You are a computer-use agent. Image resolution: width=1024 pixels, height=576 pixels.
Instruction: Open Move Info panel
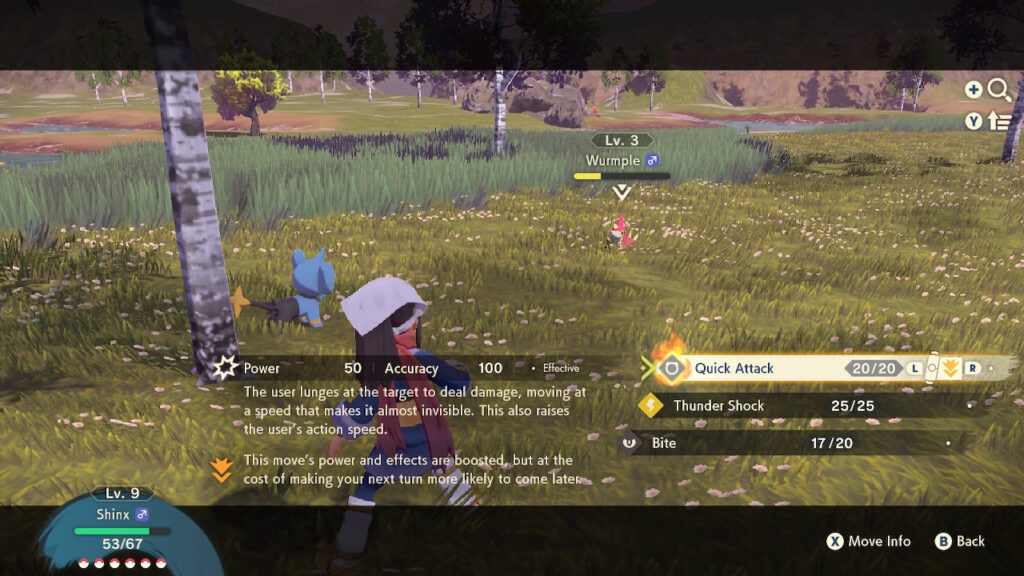pos(869,541)
